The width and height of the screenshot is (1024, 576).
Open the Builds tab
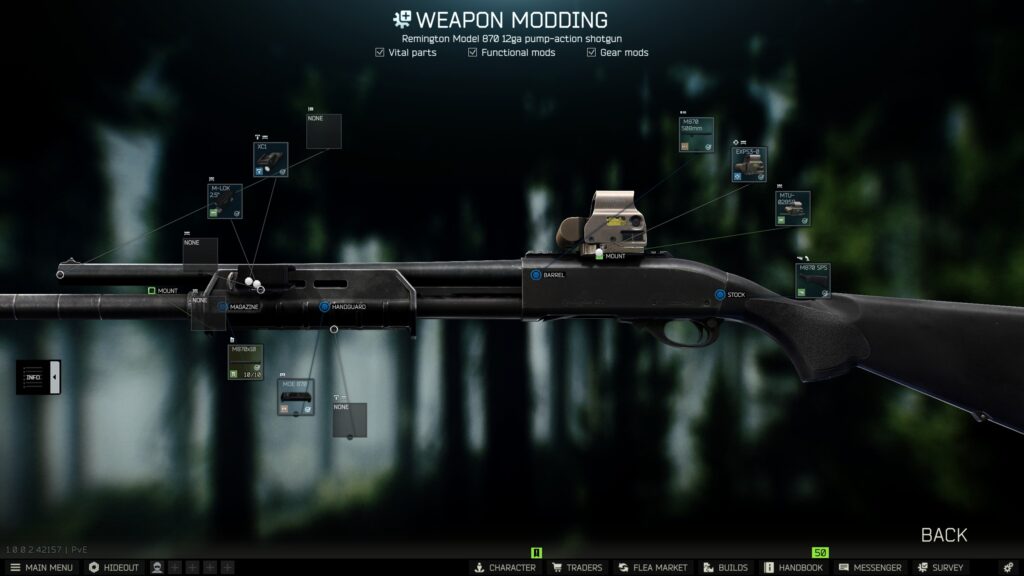coord(725,567)
